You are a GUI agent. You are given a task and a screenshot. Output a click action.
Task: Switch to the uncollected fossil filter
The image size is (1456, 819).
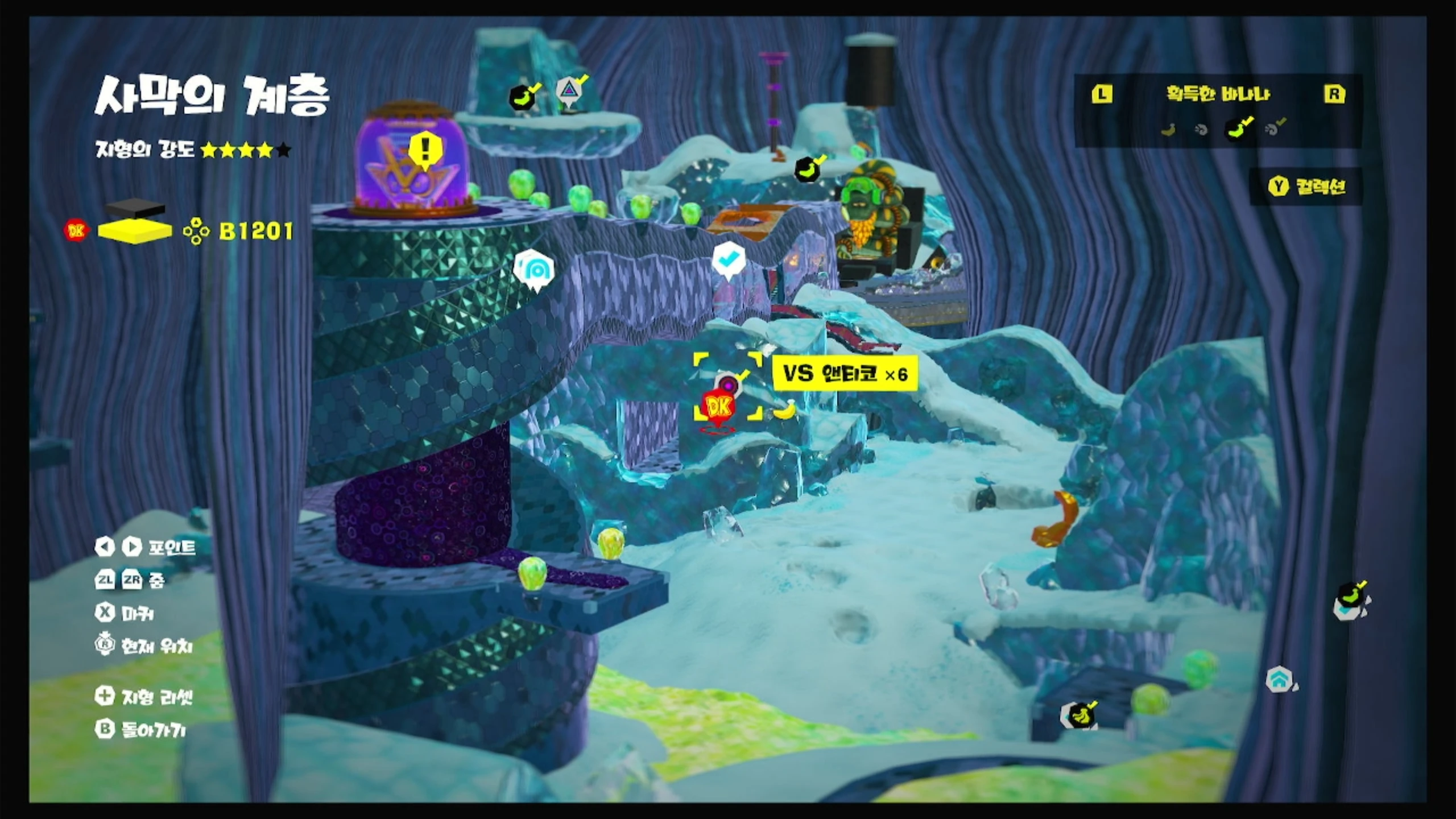tap(1201, 130)
